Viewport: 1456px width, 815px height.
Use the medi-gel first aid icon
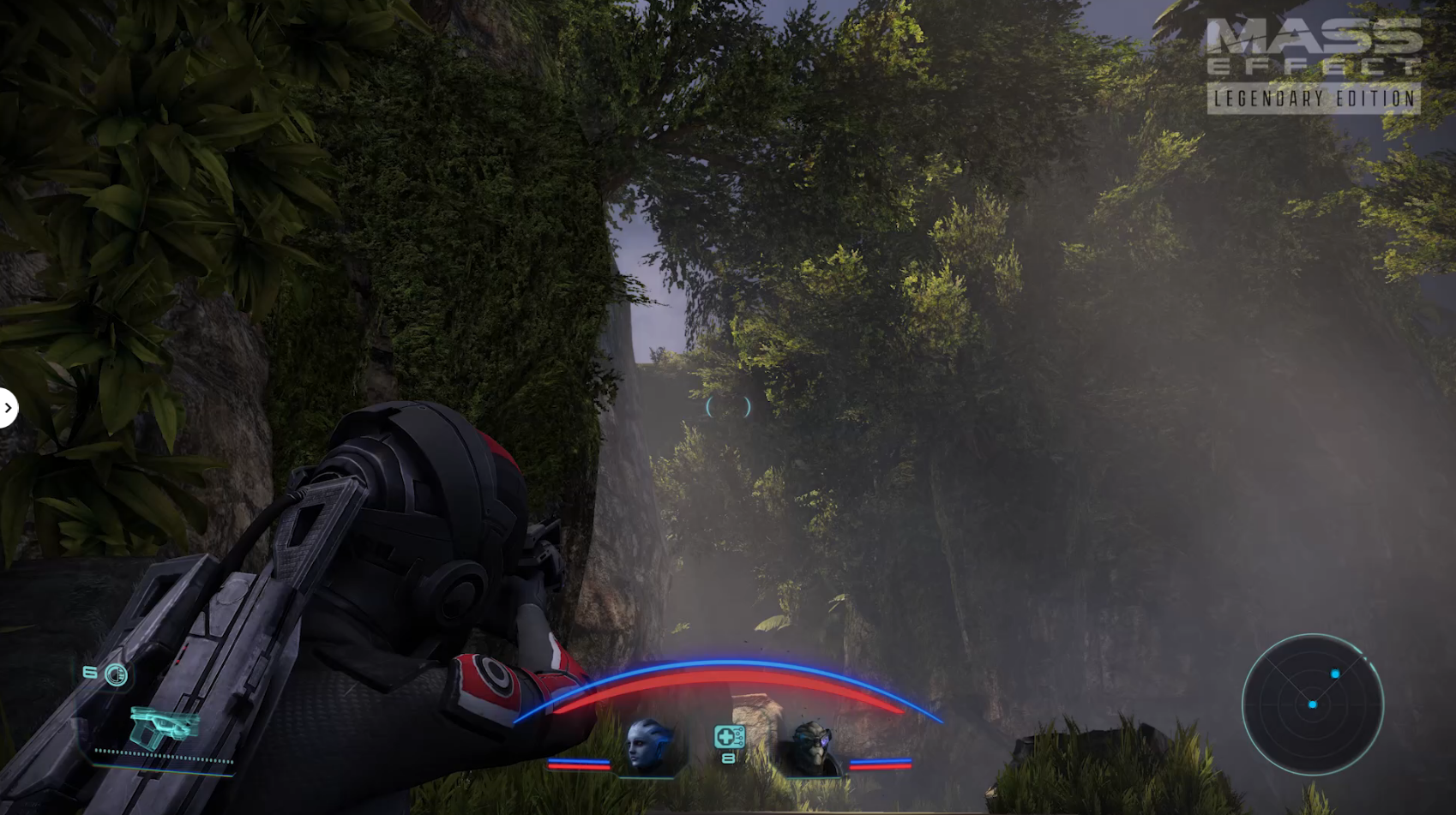729,737
